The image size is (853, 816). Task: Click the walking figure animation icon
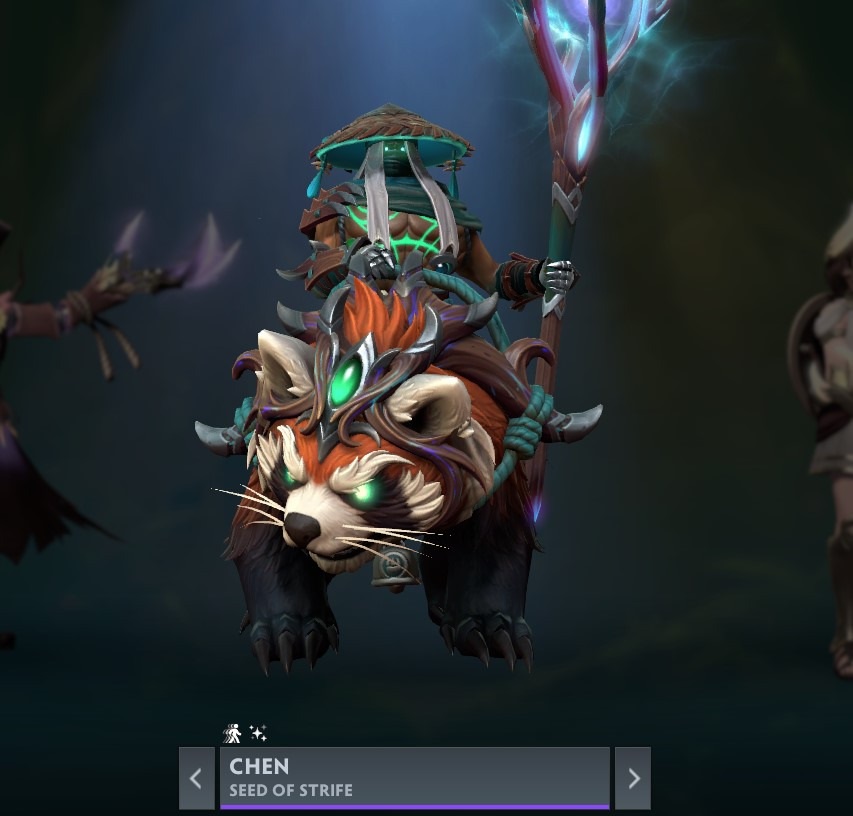click(x=232, y=734)
